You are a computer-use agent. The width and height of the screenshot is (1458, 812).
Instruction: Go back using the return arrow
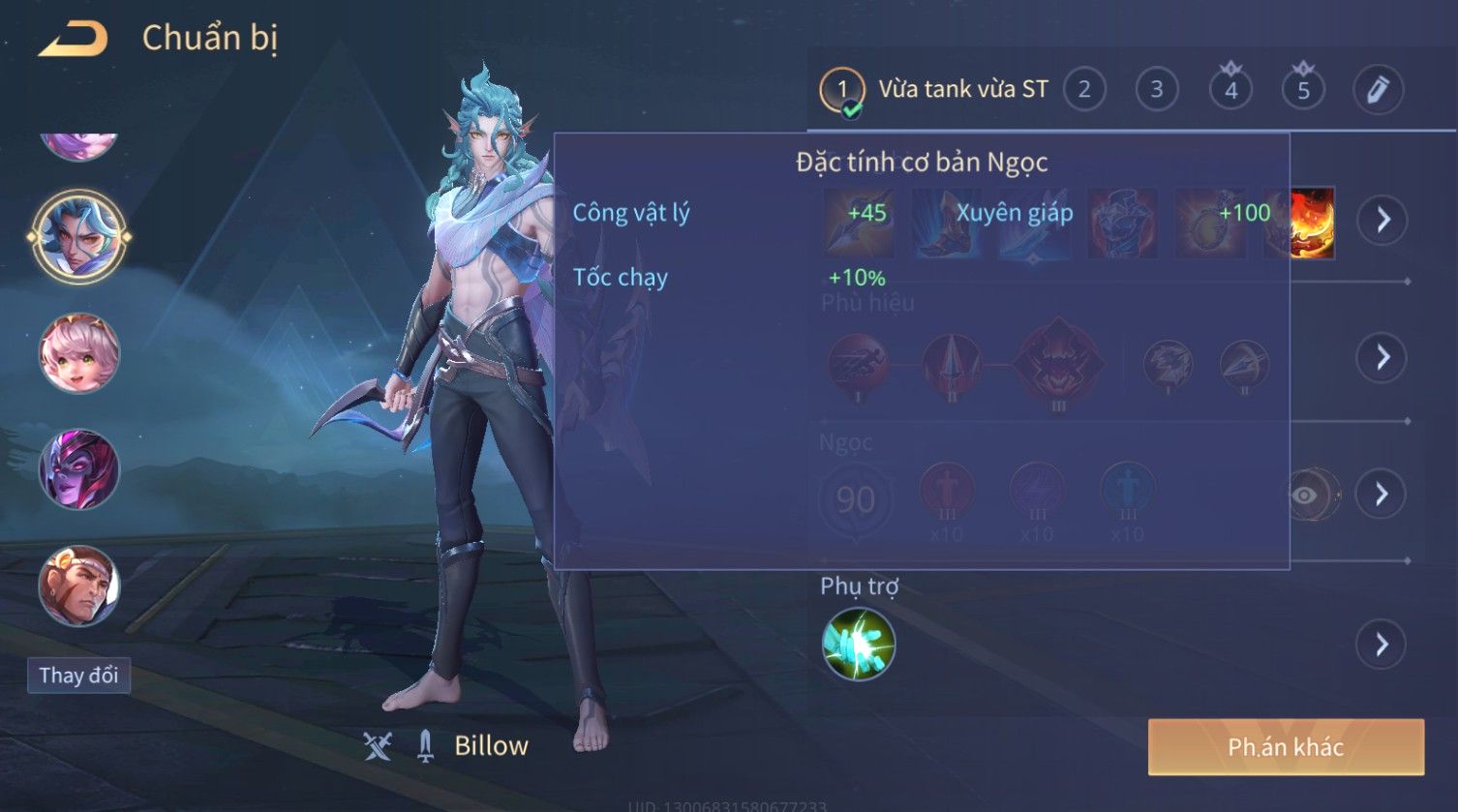click(73, 39)
